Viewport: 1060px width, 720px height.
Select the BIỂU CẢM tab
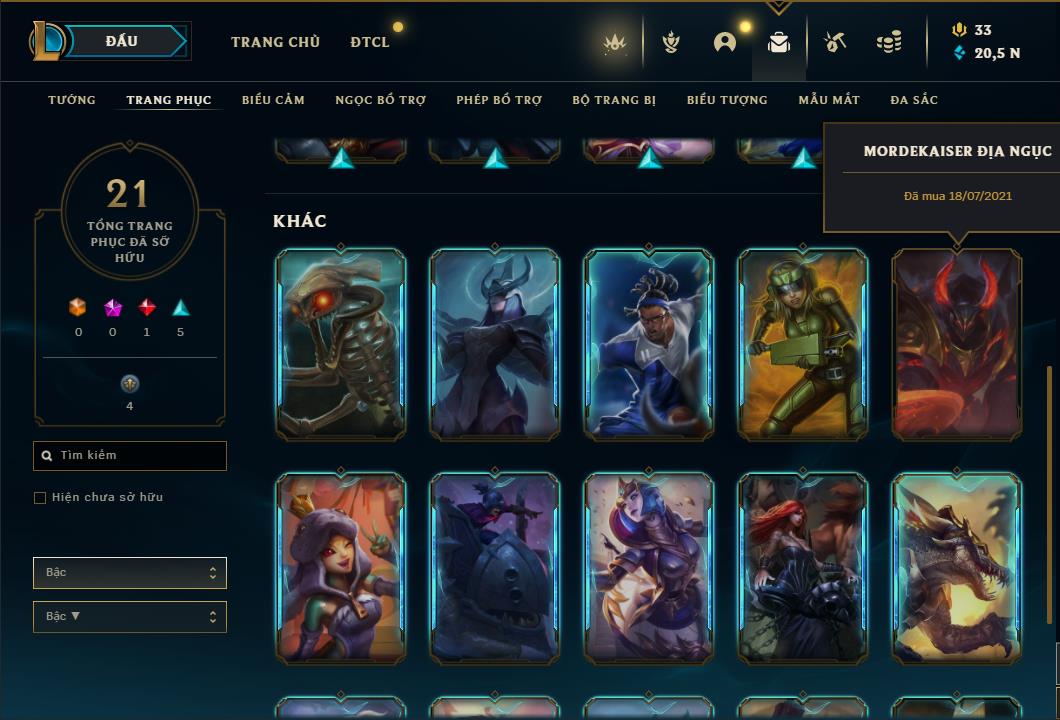point(273,100)
